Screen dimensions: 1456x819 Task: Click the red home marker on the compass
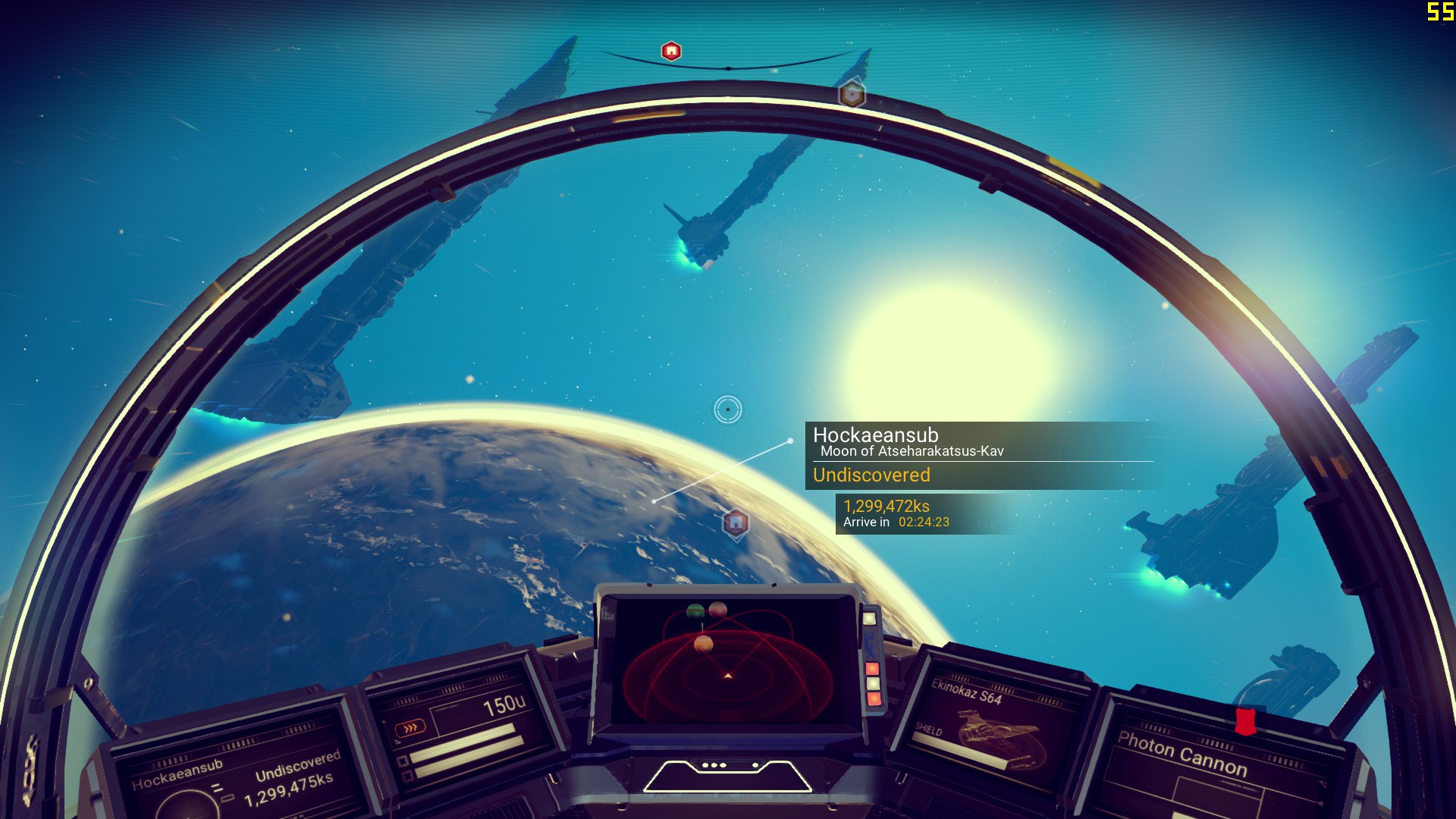coord(671,52)
